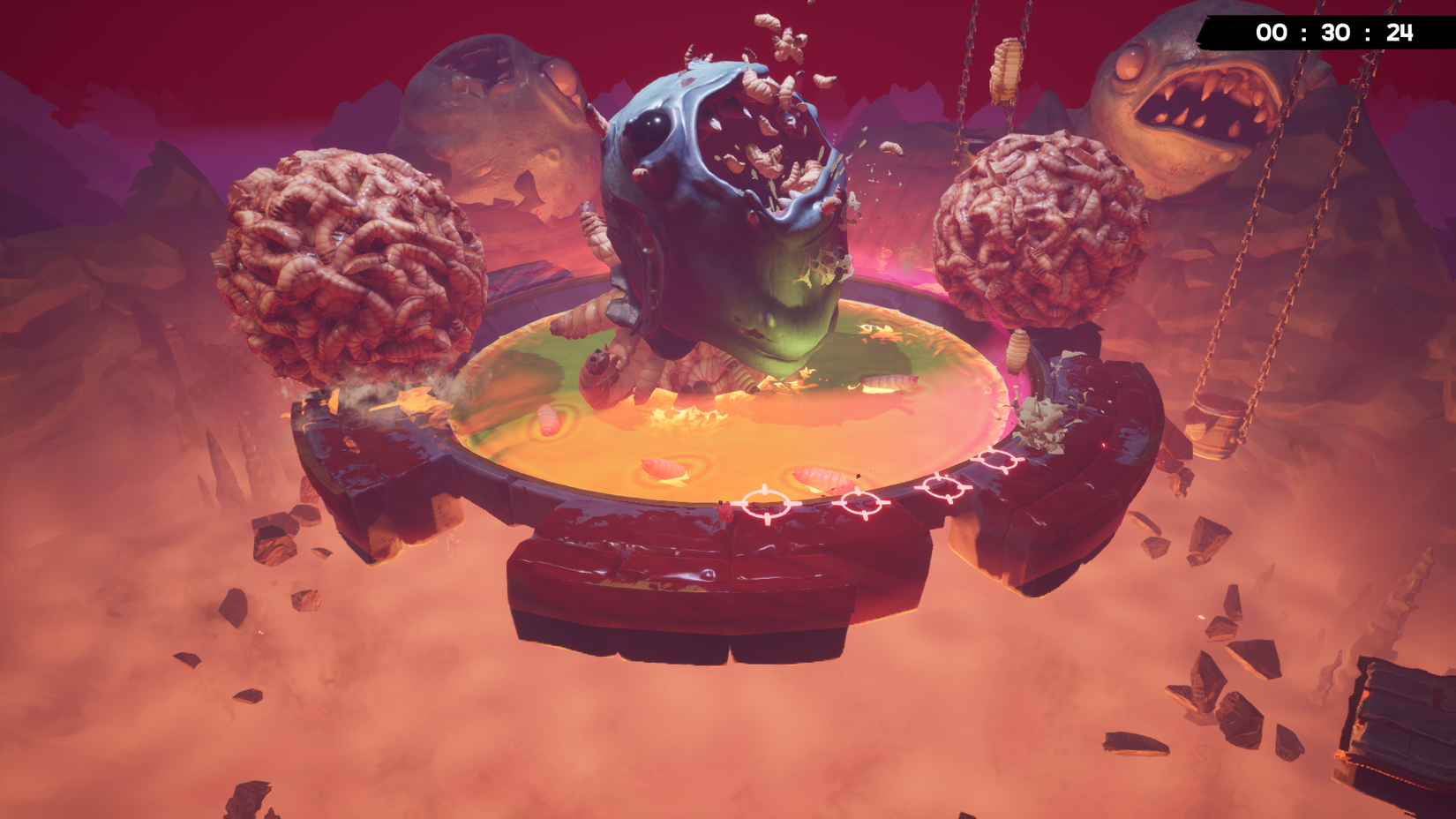Select the rightmost crosshair target marker
Screen dimensions: 1456x819
(997, 460)
